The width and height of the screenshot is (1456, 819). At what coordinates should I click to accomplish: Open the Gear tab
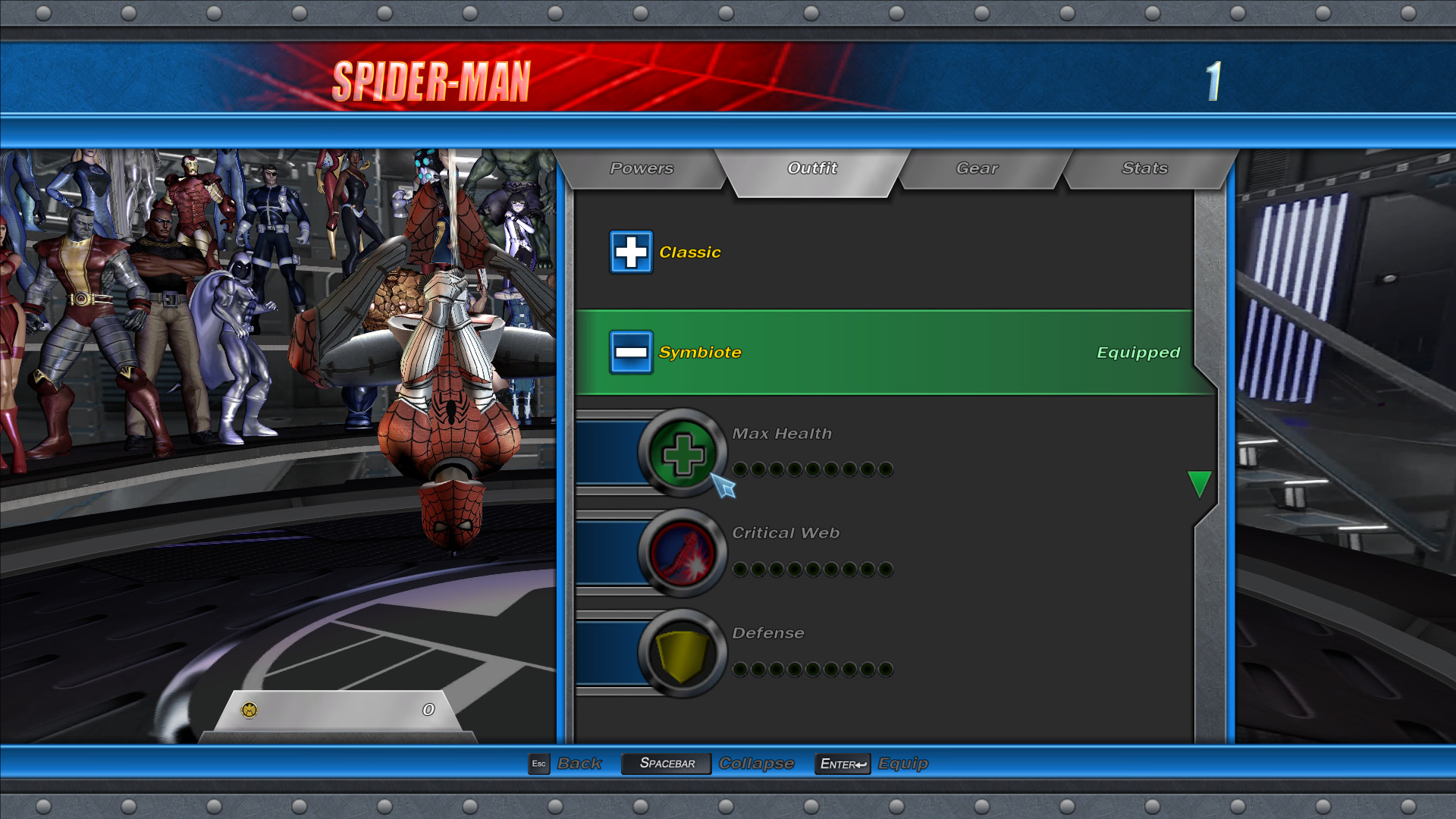[x=977, y=168]
